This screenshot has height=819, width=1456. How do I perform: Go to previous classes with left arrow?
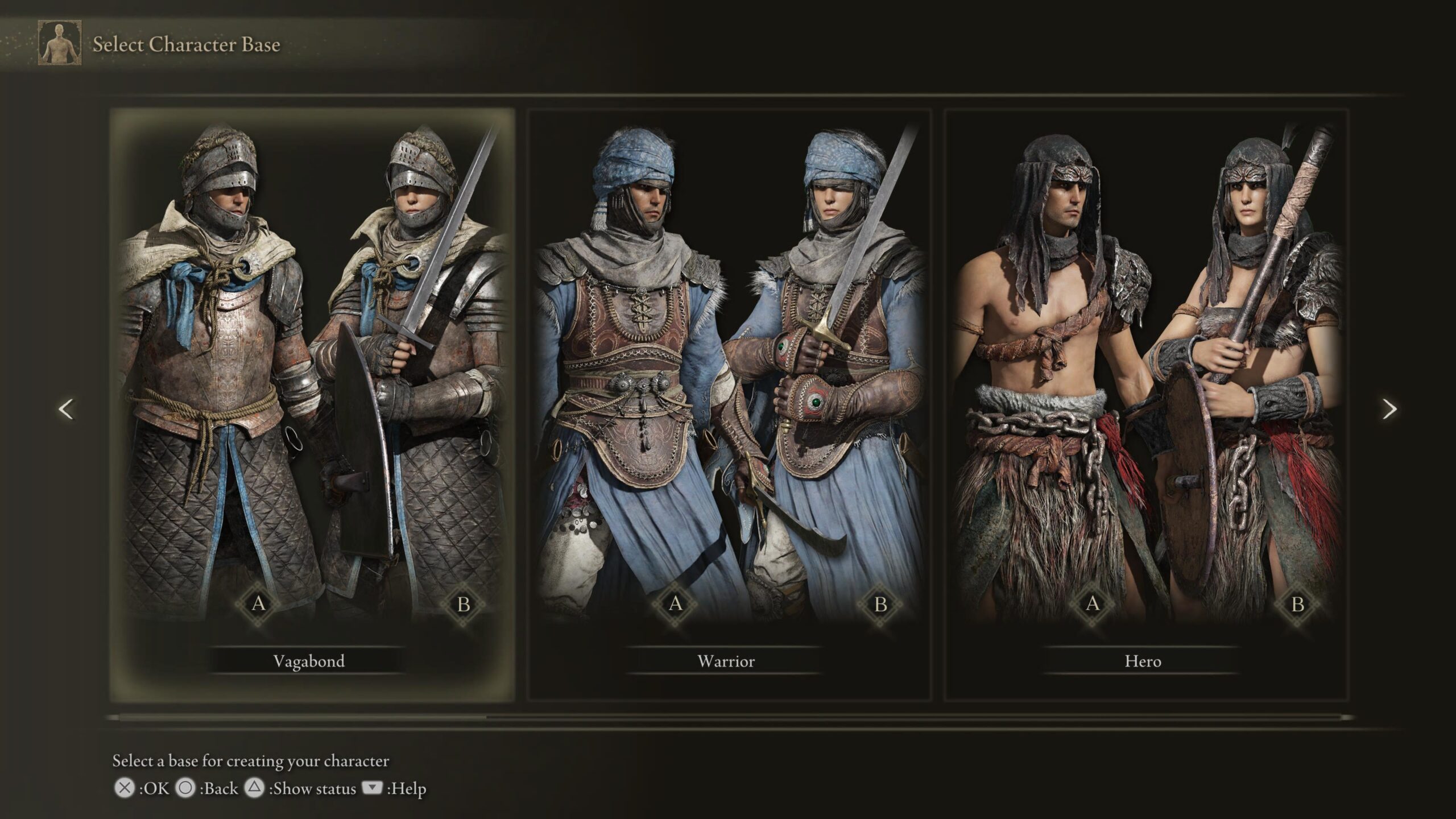[x=67, y=409]
